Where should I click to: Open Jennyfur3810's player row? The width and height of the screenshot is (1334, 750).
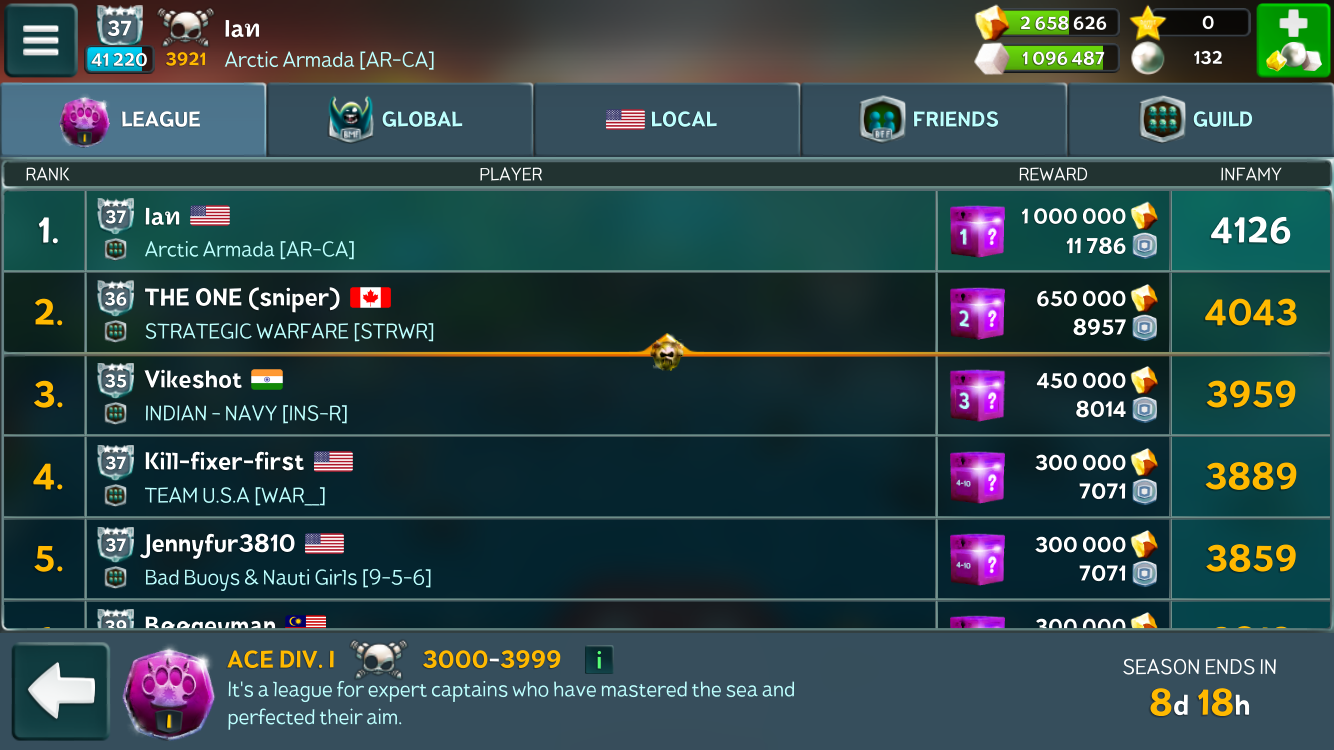[x=510, y=559]
